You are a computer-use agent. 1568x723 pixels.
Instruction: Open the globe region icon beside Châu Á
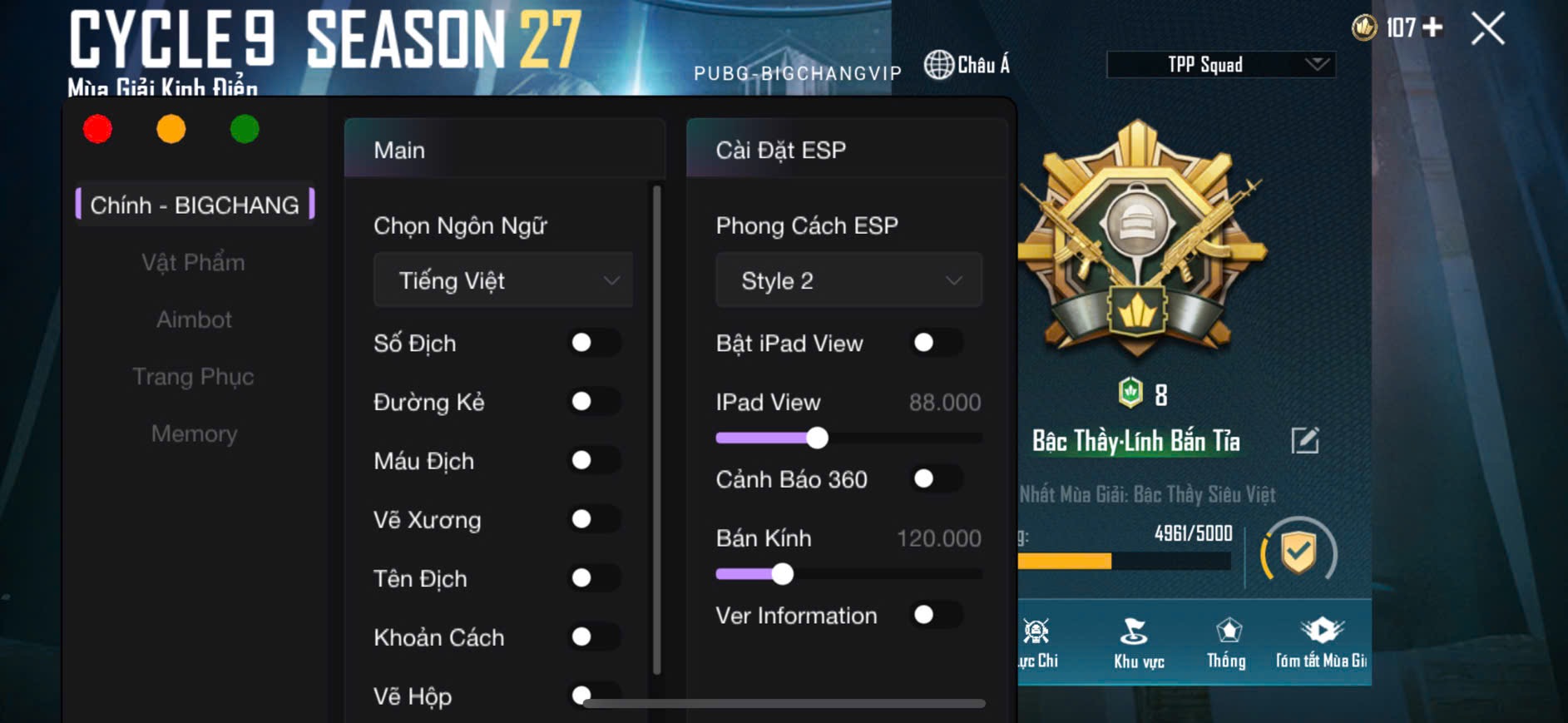coord(941,63)
